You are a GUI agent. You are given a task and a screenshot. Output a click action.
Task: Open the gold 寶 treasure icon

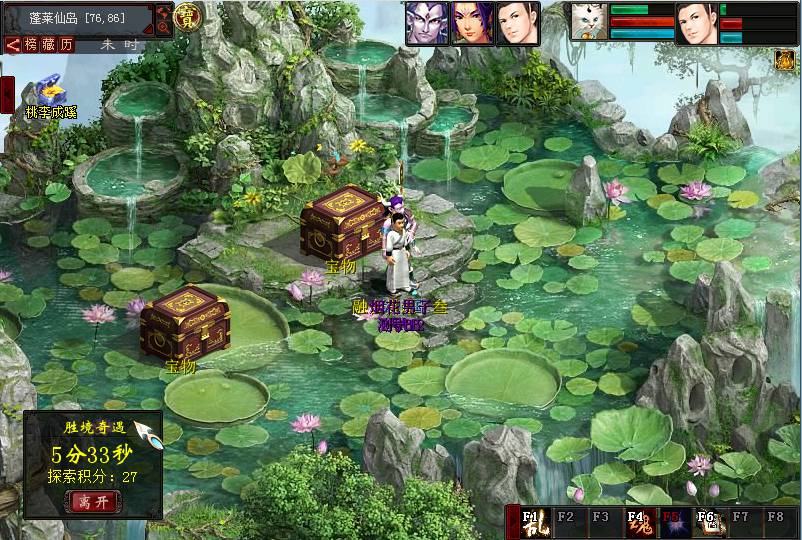187,17
